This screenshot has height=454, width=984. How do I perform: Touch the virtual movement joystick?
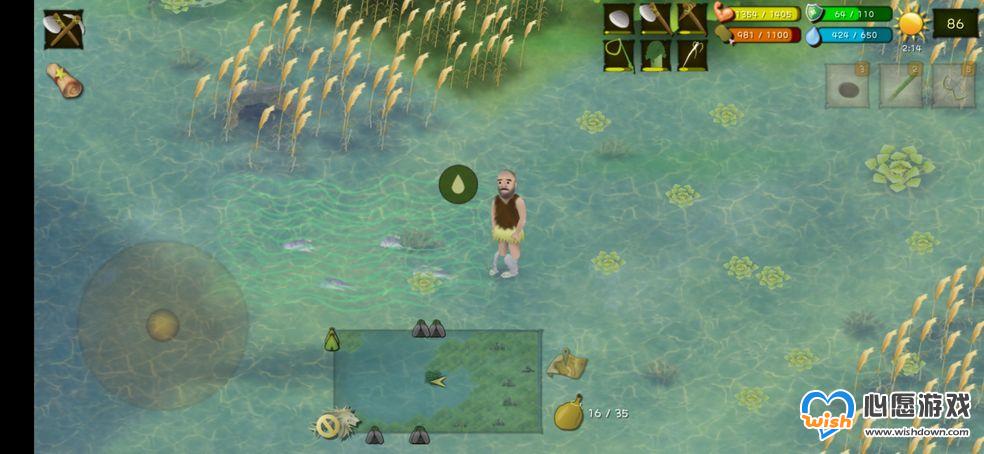point(162,325)
